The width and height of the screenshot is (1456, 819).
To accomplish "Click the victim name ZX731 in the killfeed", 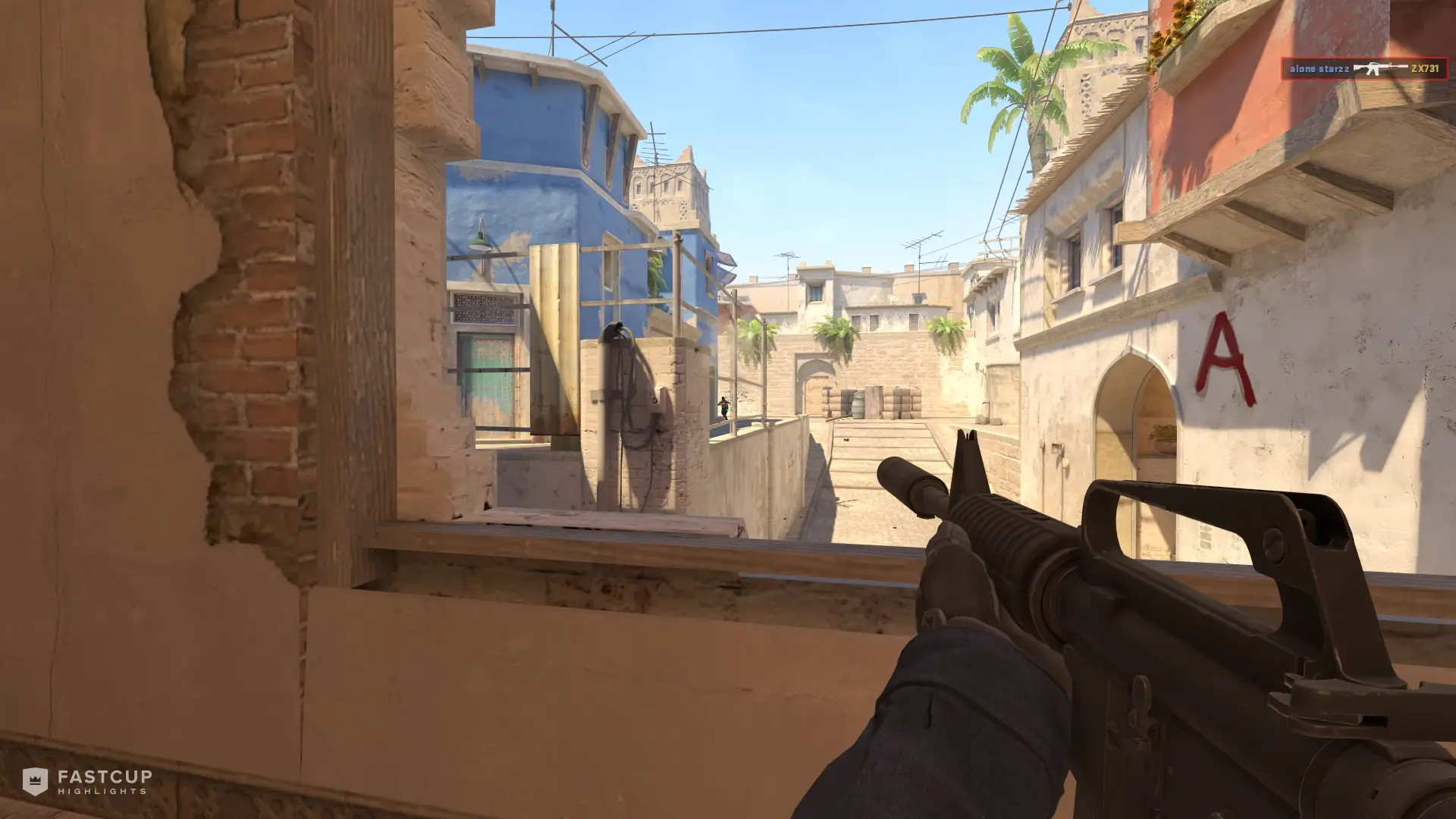I will tap(1424, 67).
